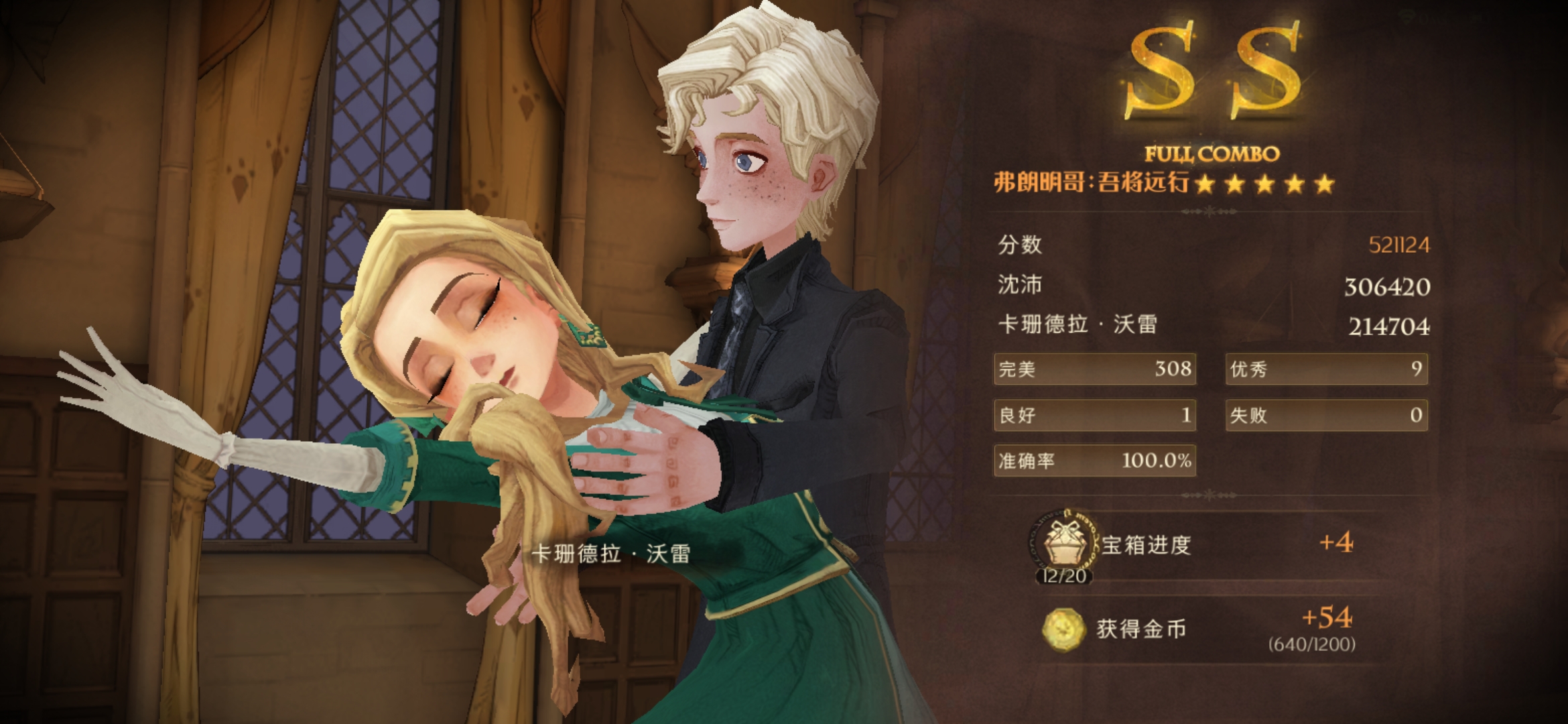Click the 完美 (Perfect) count box

tap(1094, 369)
